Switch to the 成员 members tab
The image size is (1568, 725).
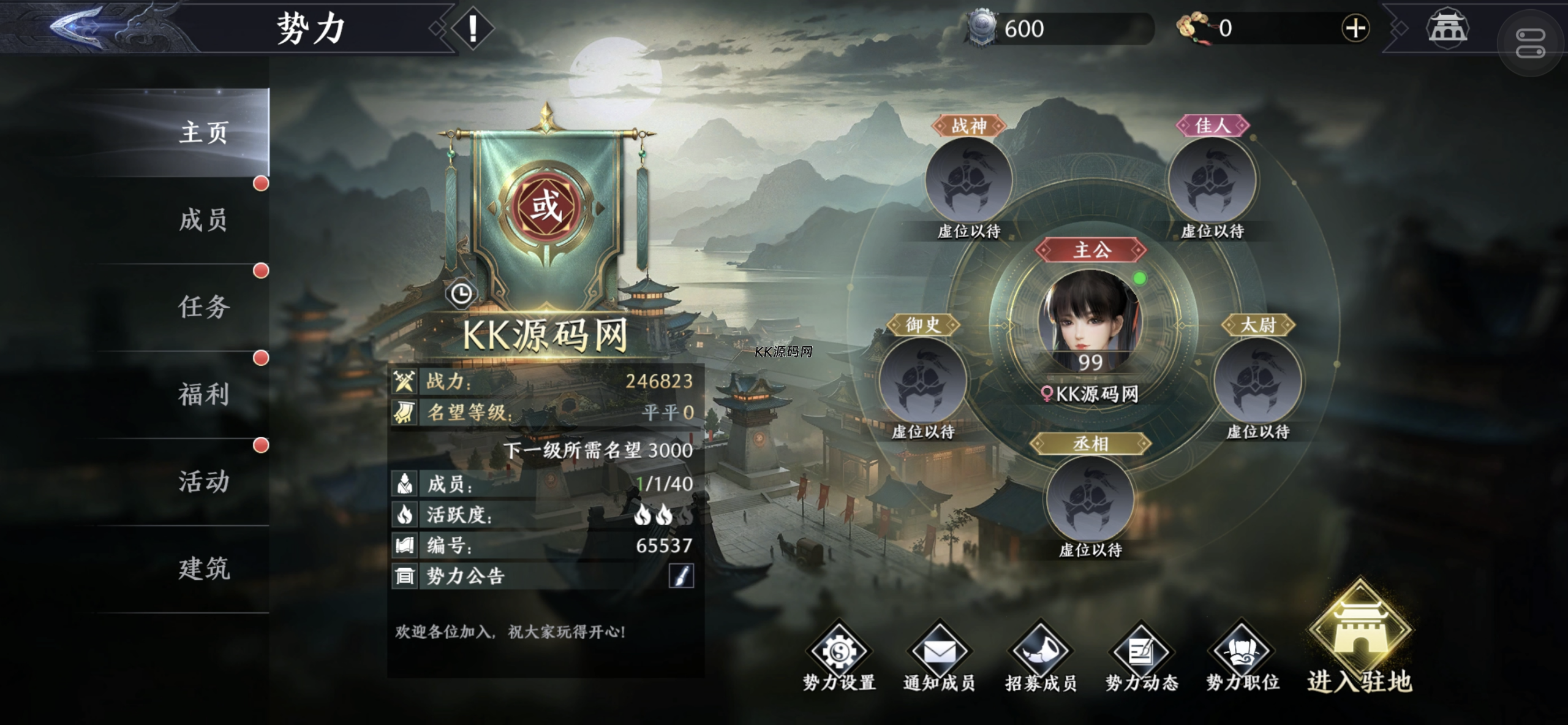(203, 220)
